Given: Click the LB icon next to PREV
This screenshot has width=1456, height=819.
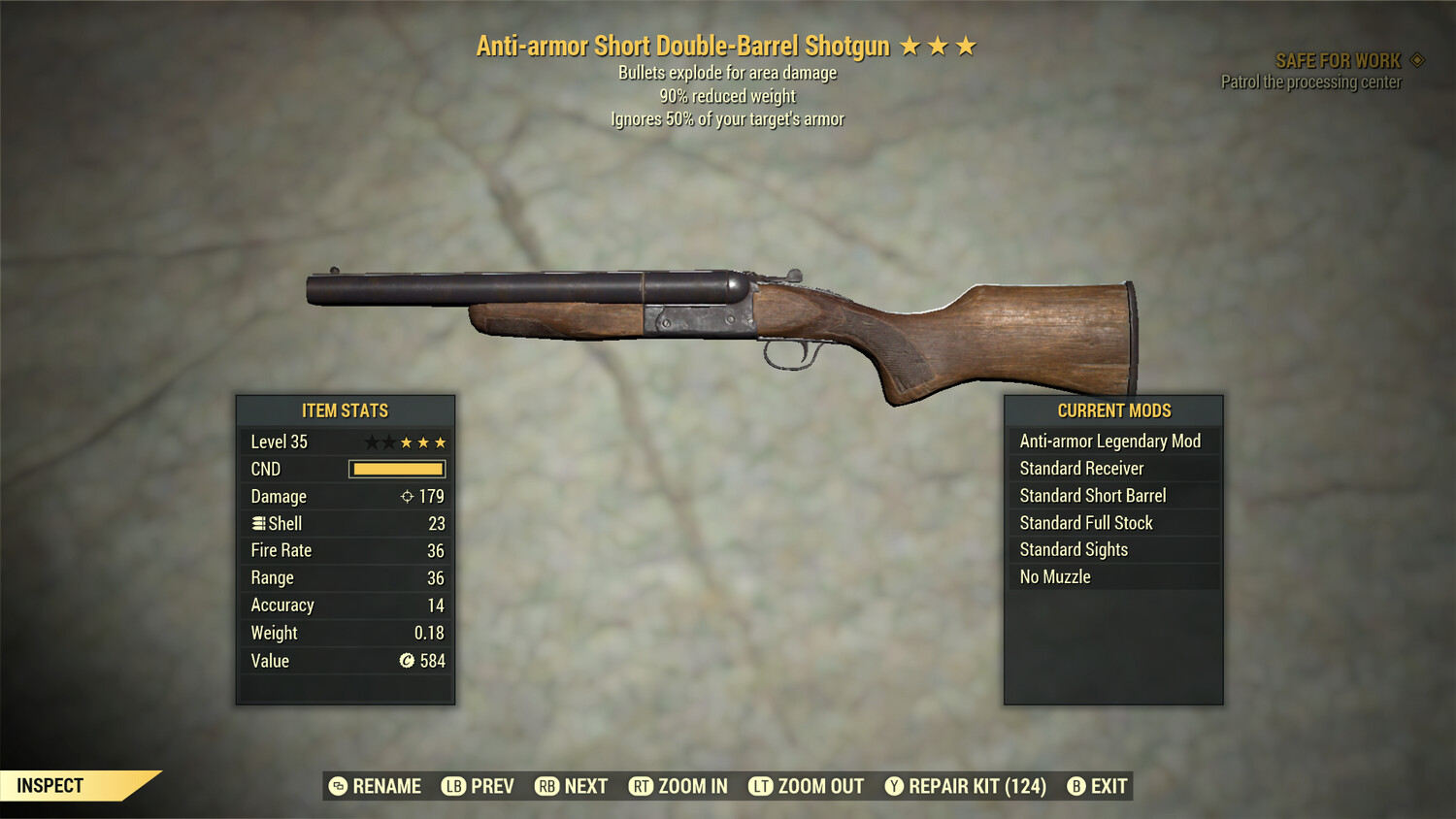Looking at the screenshot, I should coord(451,786).
